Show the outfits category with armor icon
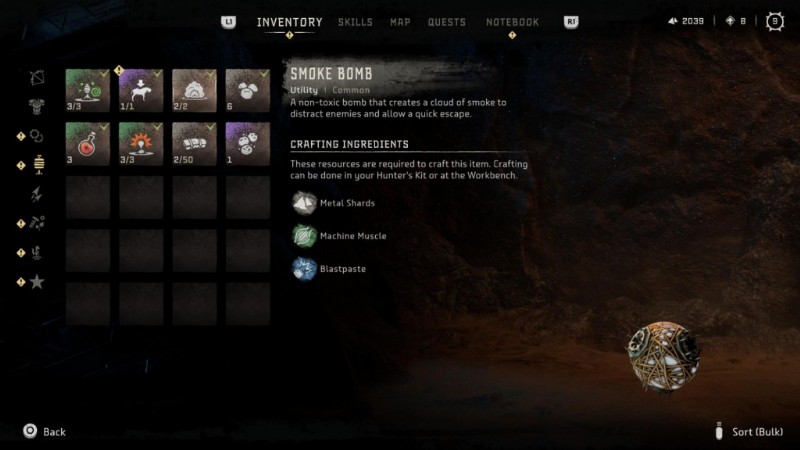Screen dimensions: 800x450 [x=37, y=106]
